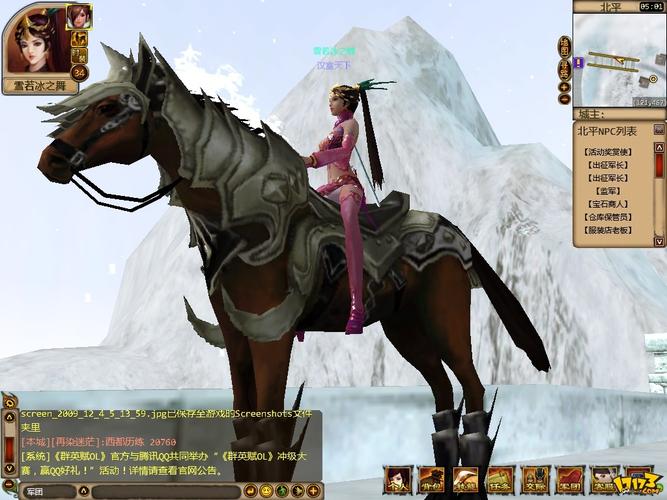This screenshot has height=500, width=667.
Task: Open the 客服 customer service icon
Action: point(604,479)
